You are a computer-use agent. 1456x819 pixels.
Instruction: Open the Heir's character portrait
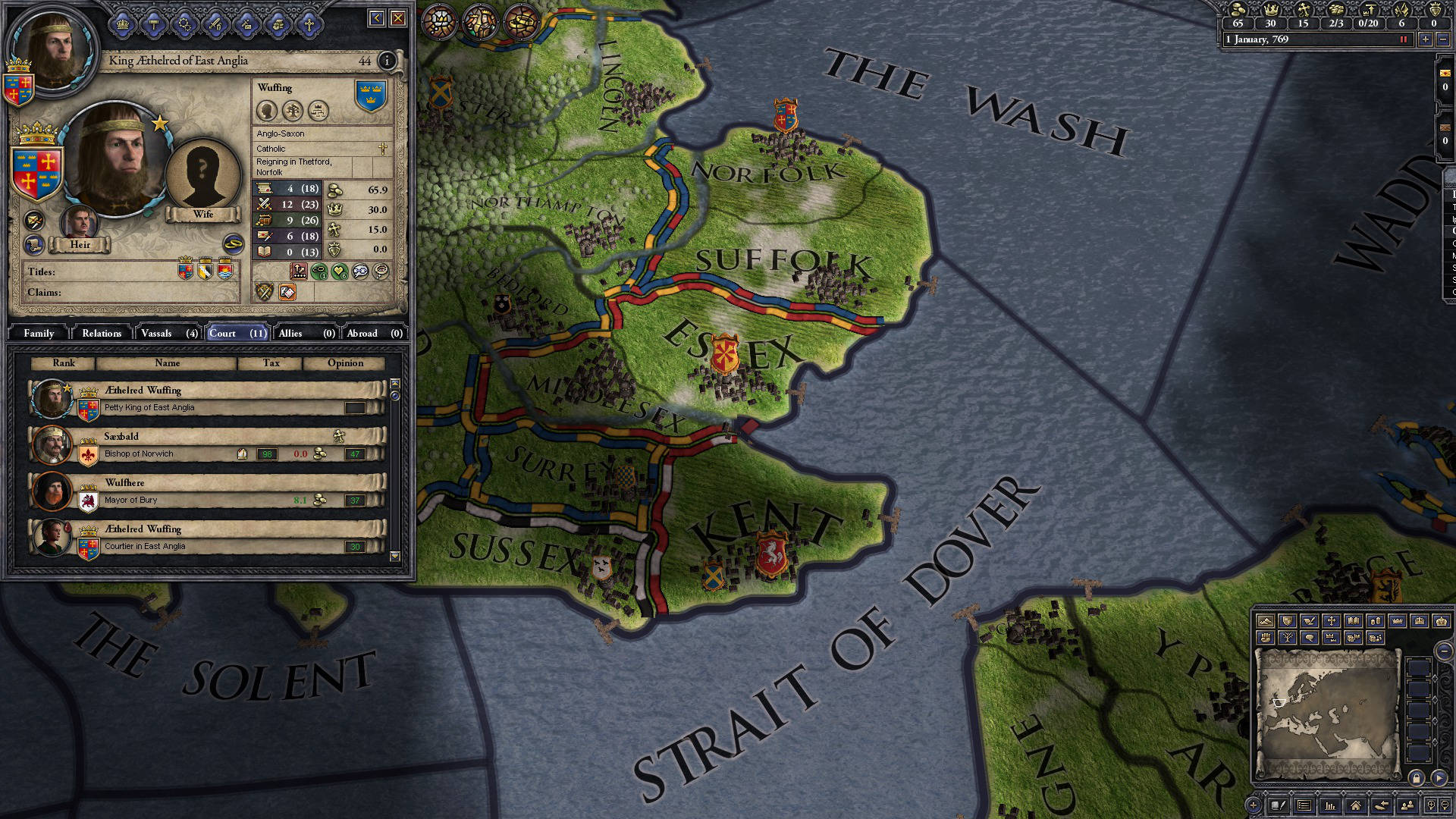point(79,223)
